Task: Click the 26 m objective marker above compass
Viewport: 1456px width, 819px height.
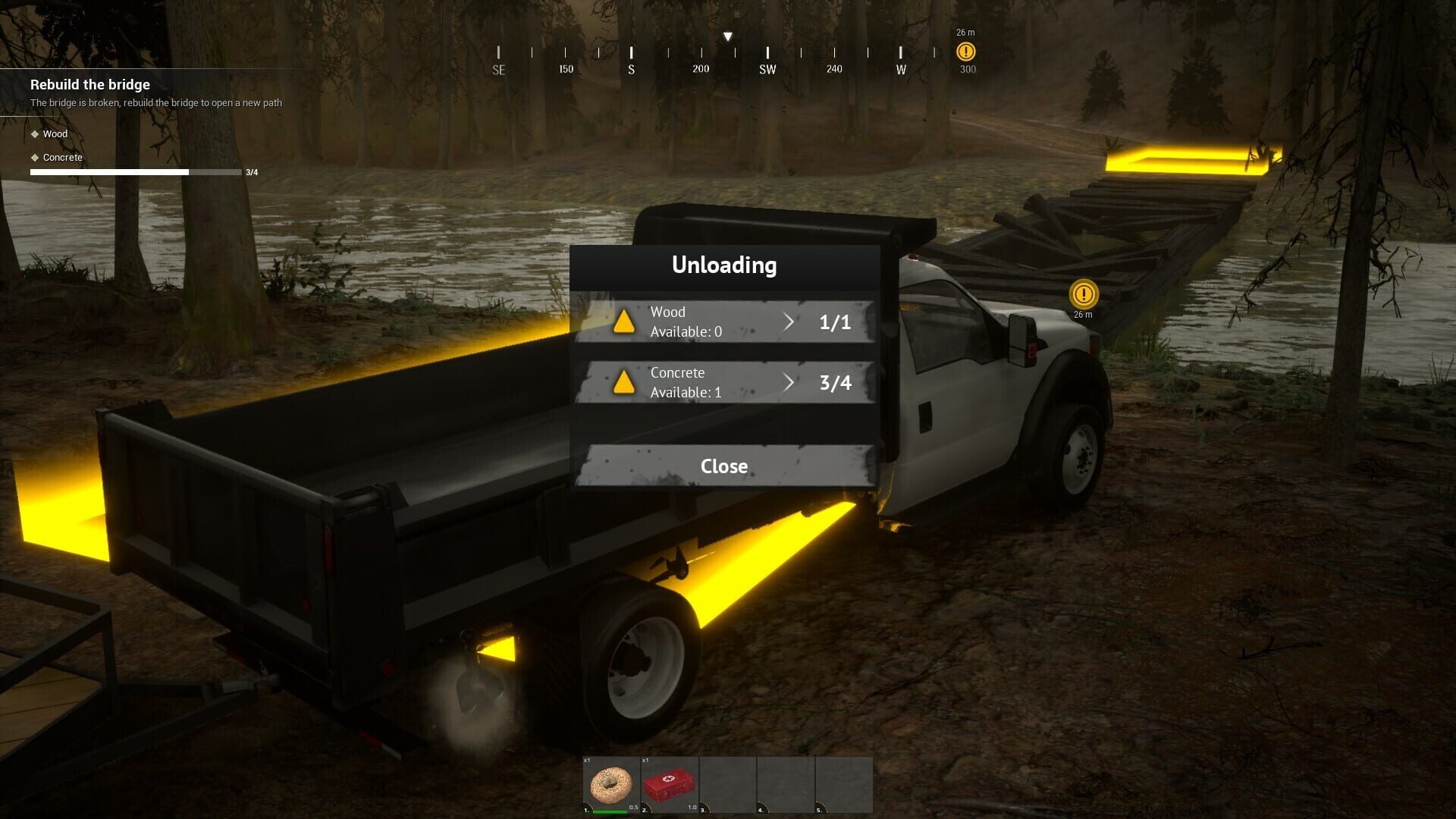Action: [x=965, y=51]
